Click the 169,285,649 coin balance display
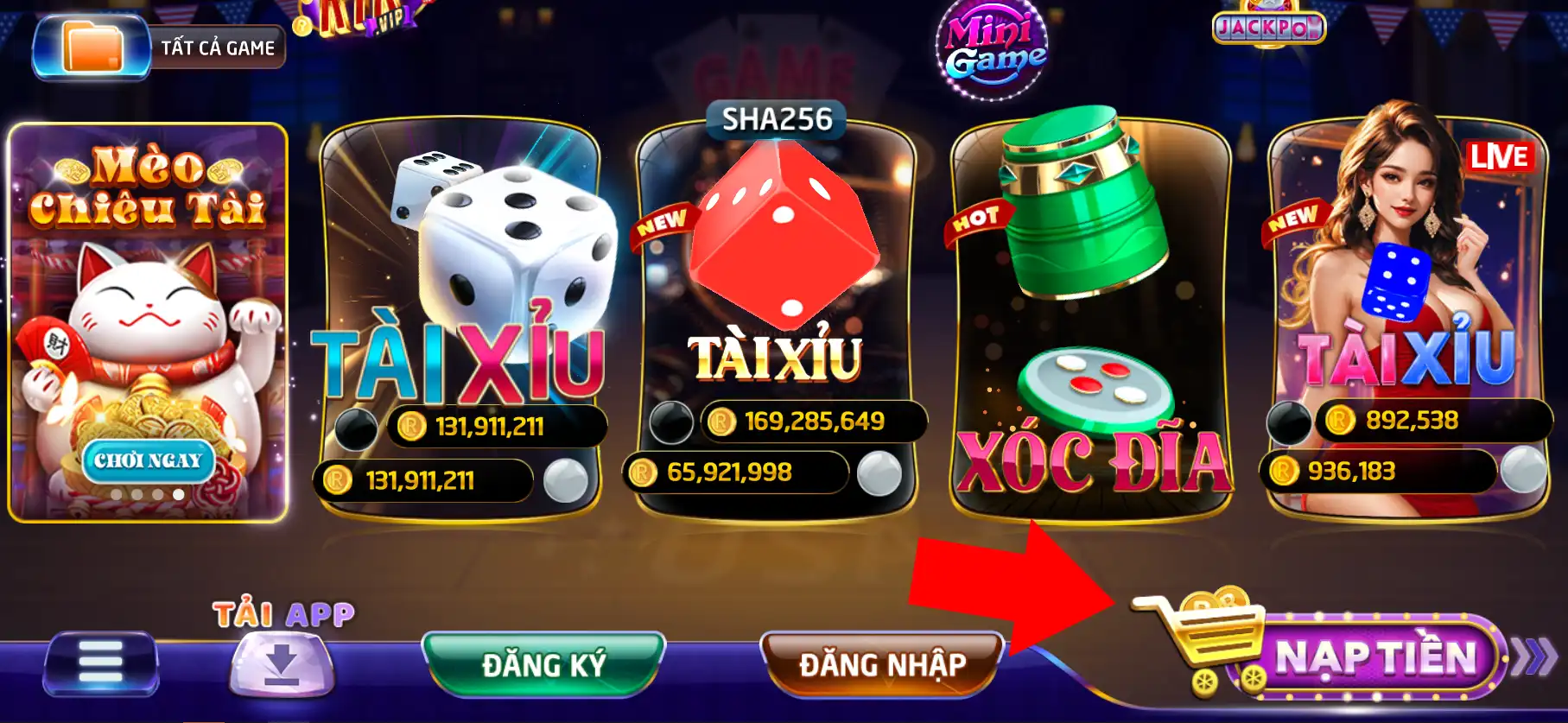The width and height of the screenshot is (1568, 723). [812, 422]
